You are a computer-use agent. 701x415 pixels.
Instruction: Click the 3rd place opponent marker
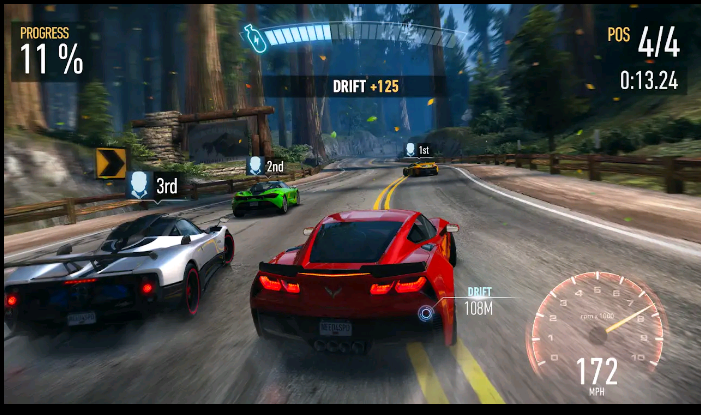pos(154,185)
